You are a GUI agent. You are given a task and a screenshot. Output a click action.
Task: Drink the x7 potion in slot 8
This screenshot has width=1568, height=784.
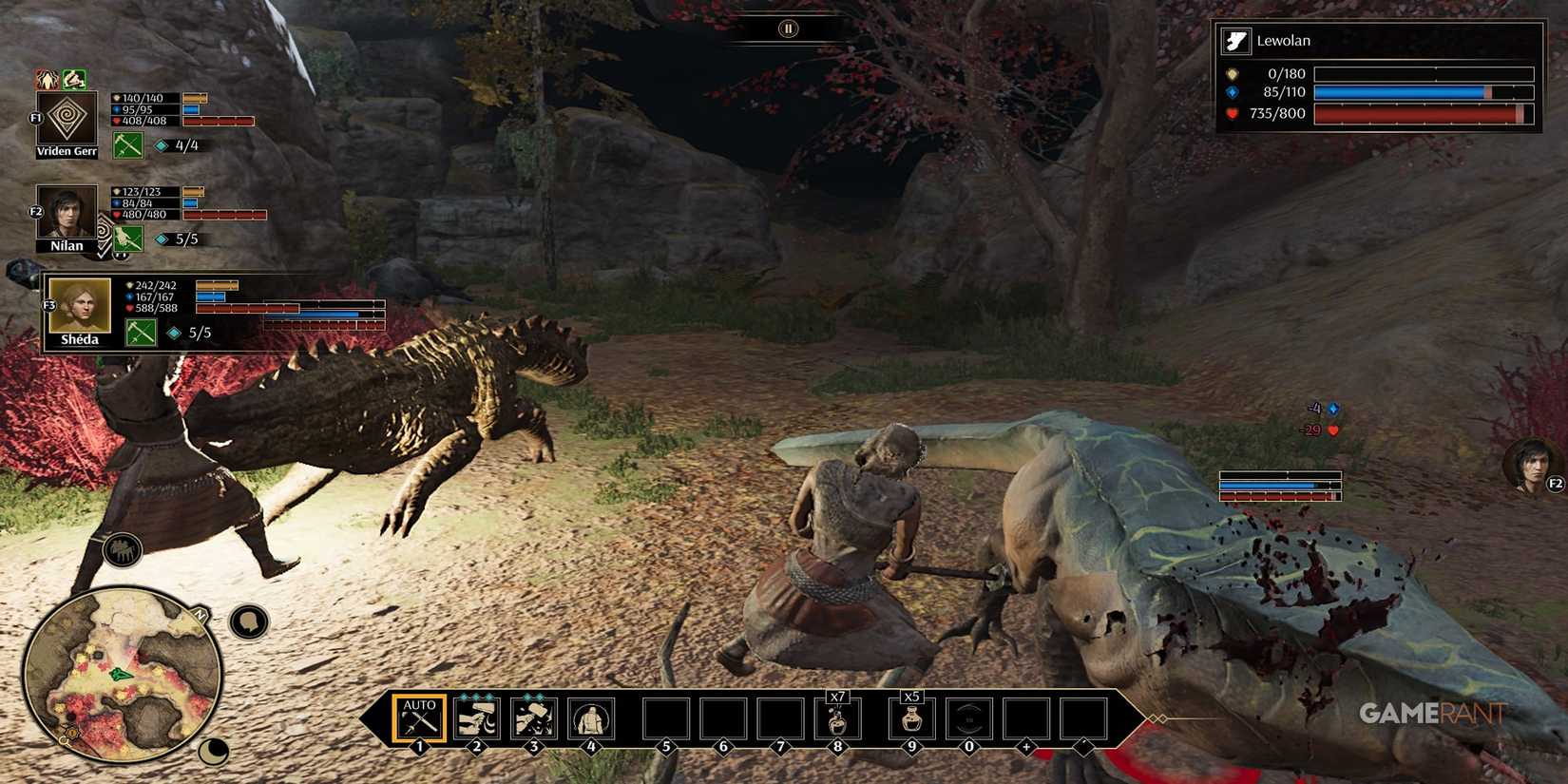coord(837,719)
